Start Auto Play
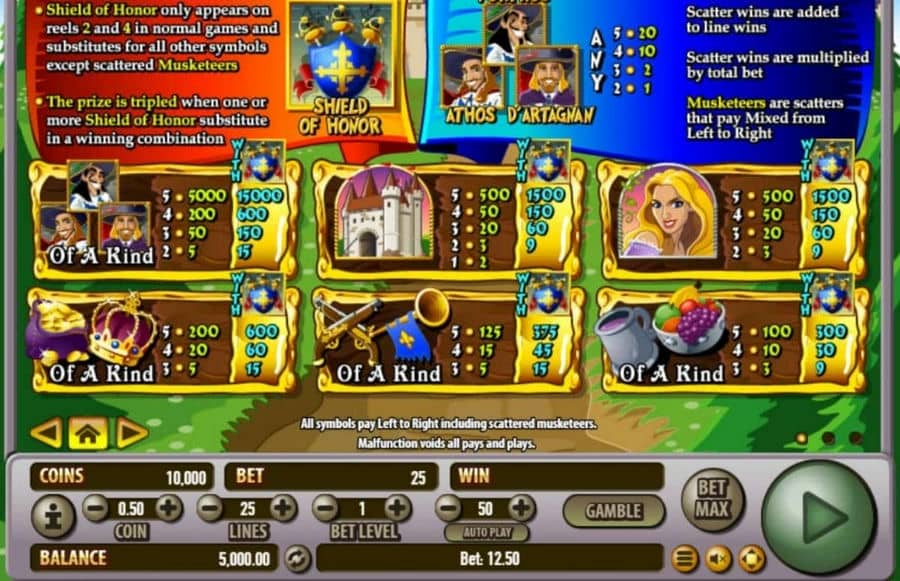The height and width of the screenshot is (581, 900). [x=486, y=532]
